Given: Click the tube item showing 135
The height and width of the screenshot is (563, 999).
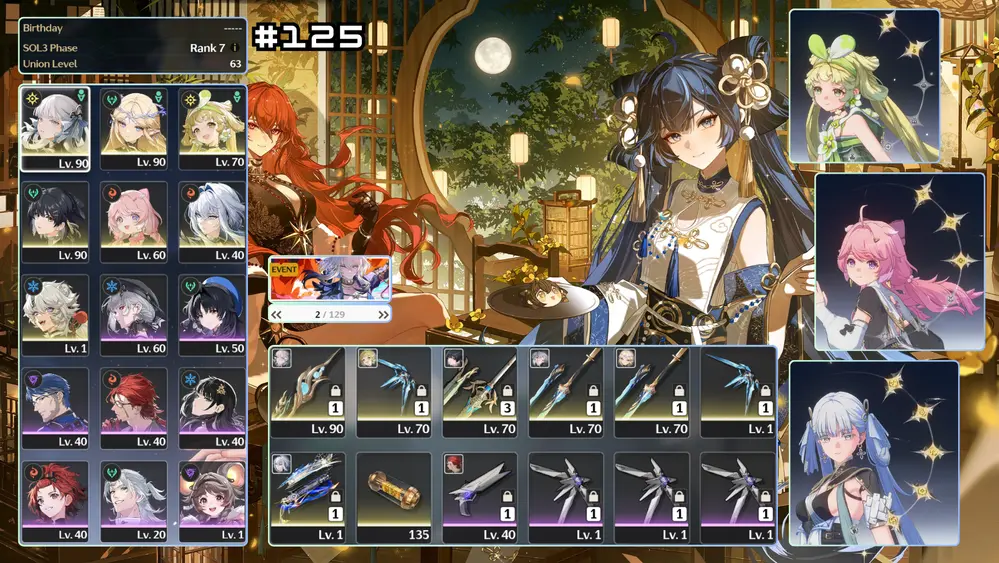Looking at the screenshot, I should click(393, 496).
